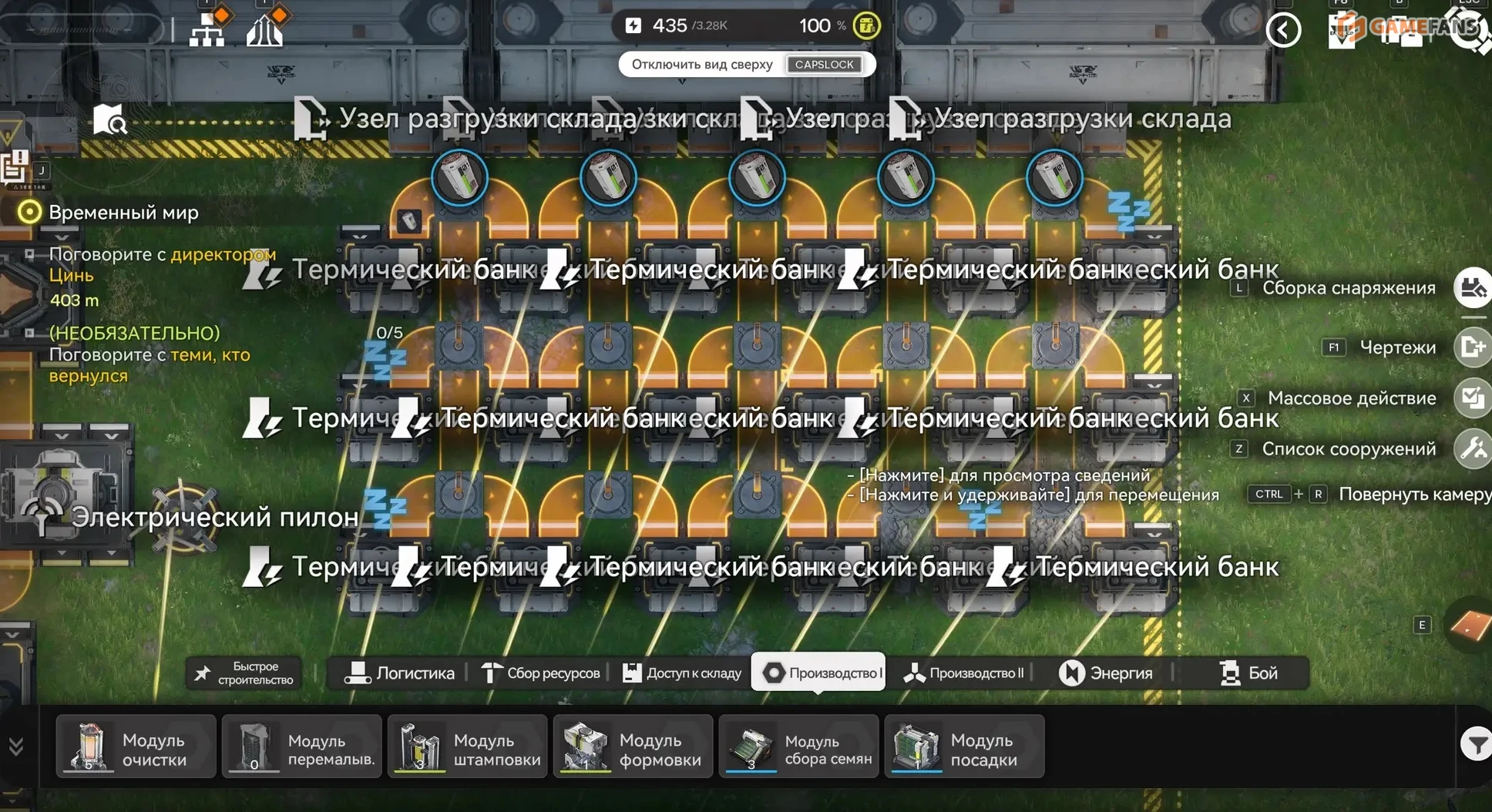Open the build list filter funnel
Screen dimensions: 1492x812
coord(1475,744)
